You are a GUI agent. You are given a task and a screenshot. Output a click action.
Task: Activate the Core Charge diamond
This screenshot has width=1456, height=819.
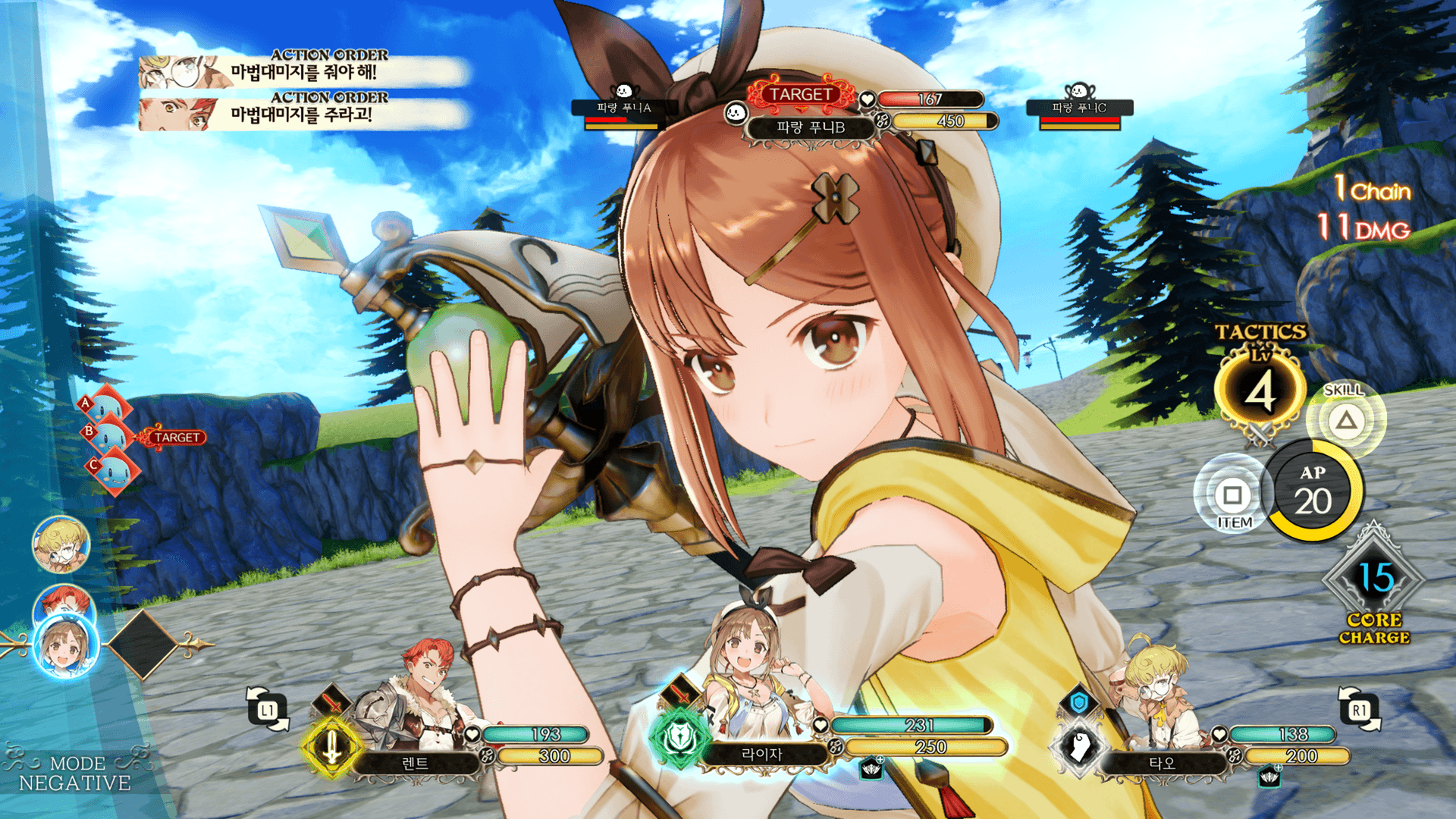click(1374, 582)
